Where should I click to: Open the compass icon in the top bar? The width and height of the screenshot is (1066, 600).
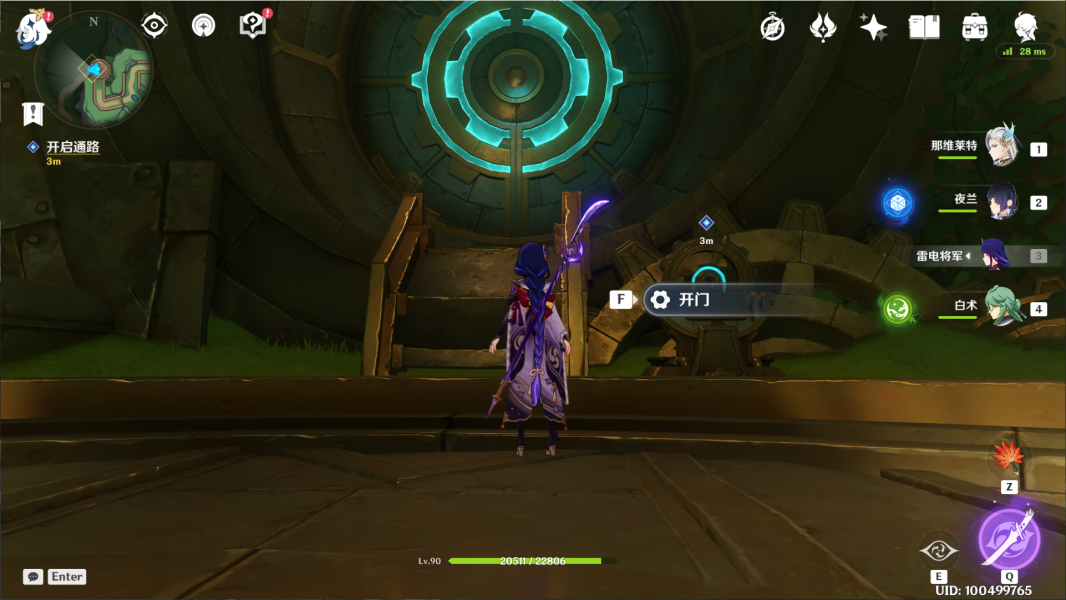[x=772, y=27]
